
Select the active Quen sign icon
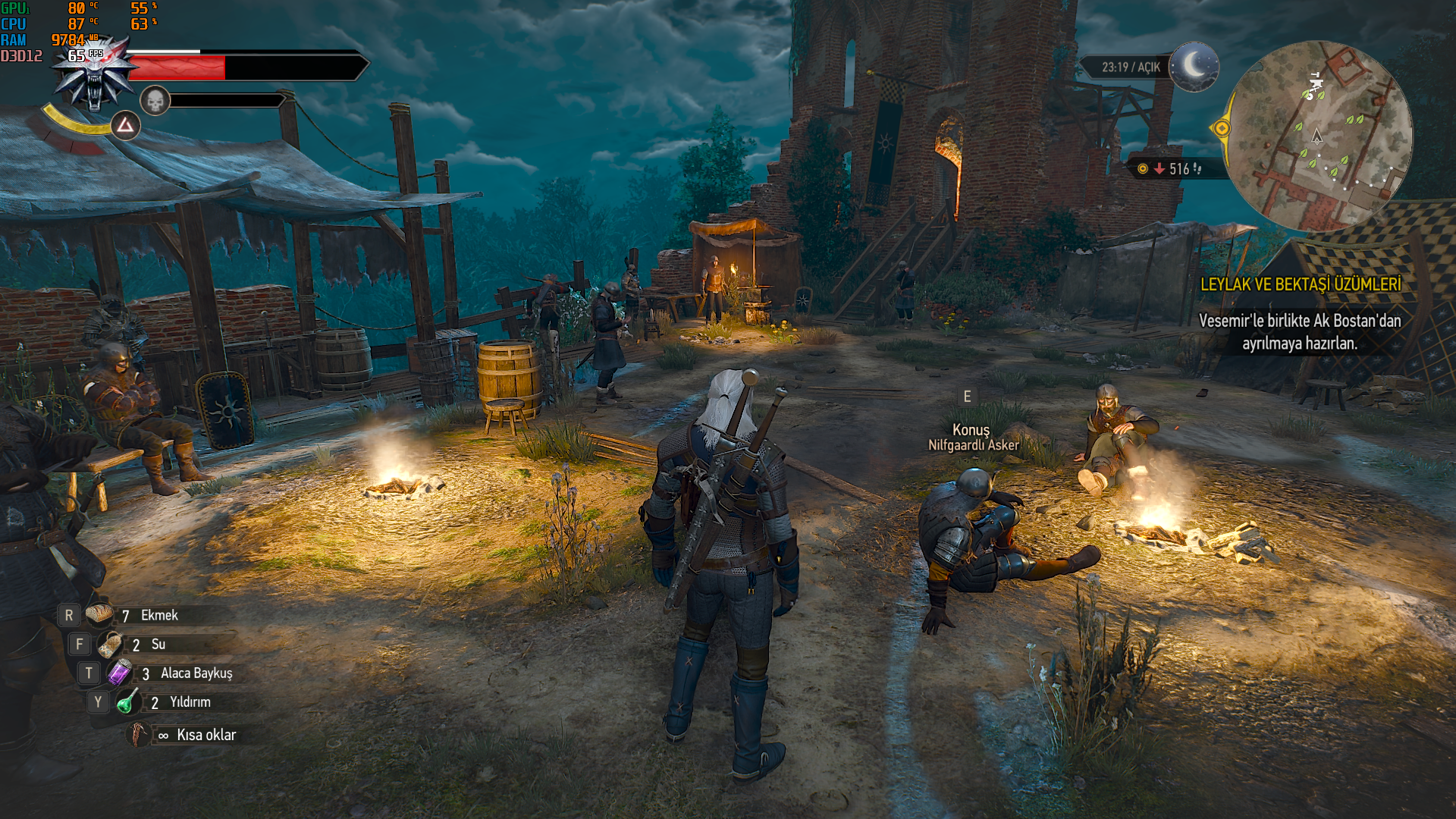(x=126, y=125)
